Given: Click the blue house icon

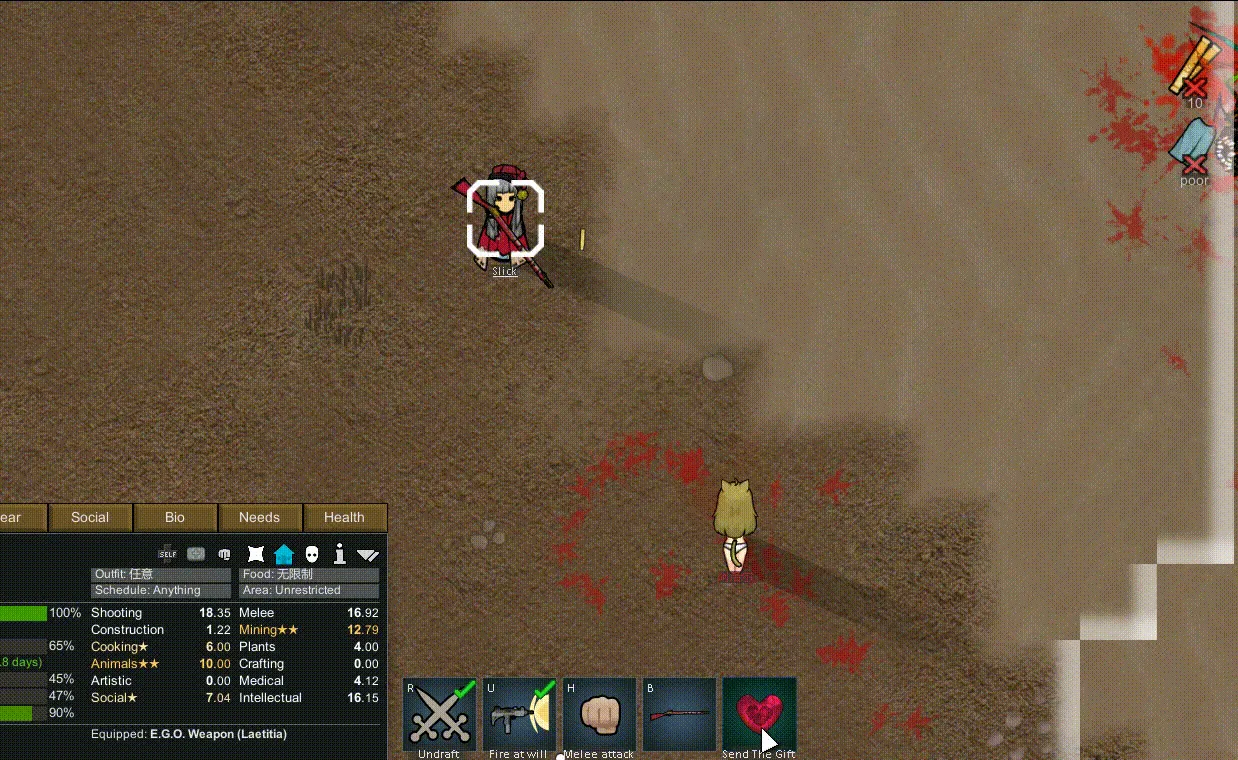Looking at the screenshot, I should pyautogui.click(x=284, y=554).
